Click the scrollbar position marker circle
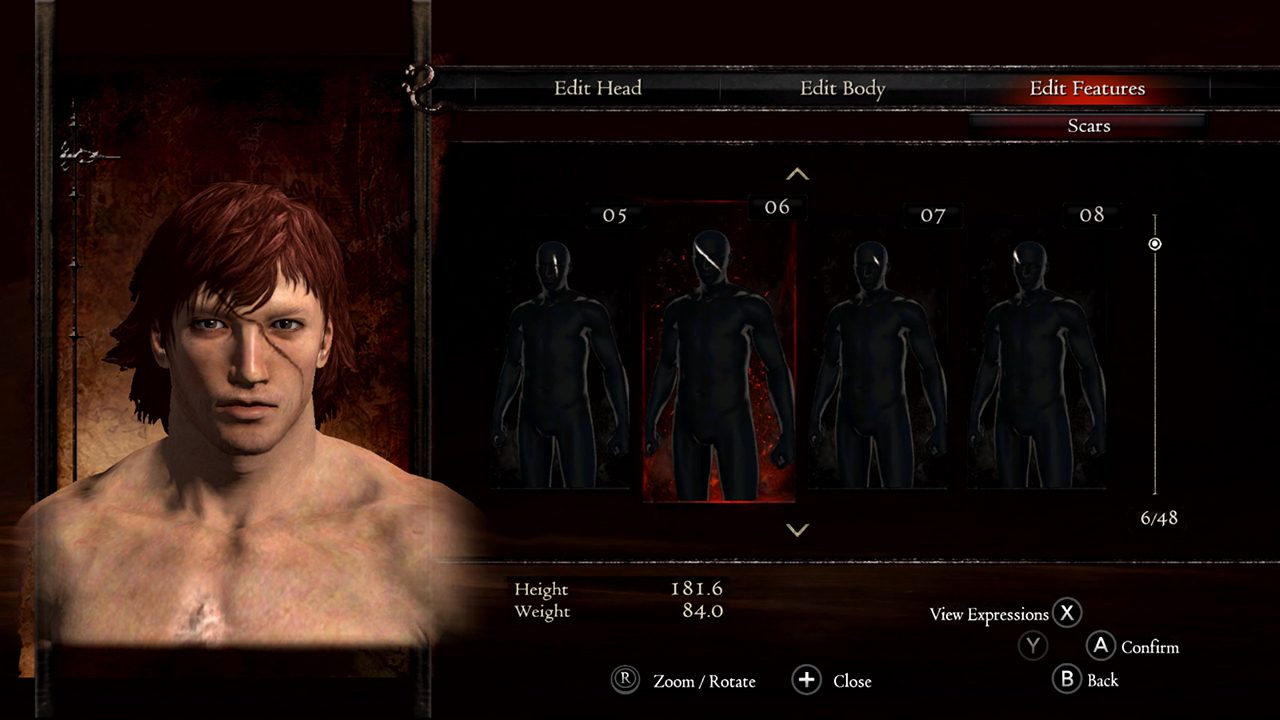The width and height of the screenshot is (1280, 720). 1157,243
